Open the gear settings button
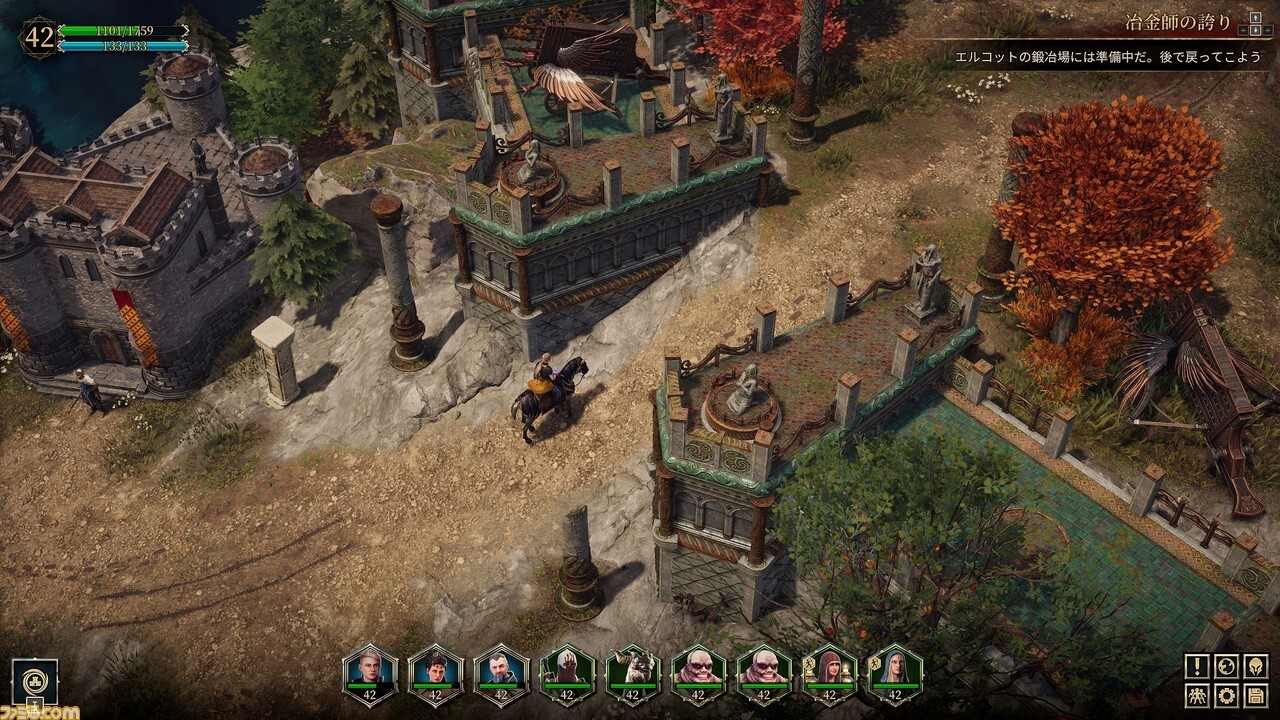Viewport: 1280px width, 720px height. click(1227, 695)
